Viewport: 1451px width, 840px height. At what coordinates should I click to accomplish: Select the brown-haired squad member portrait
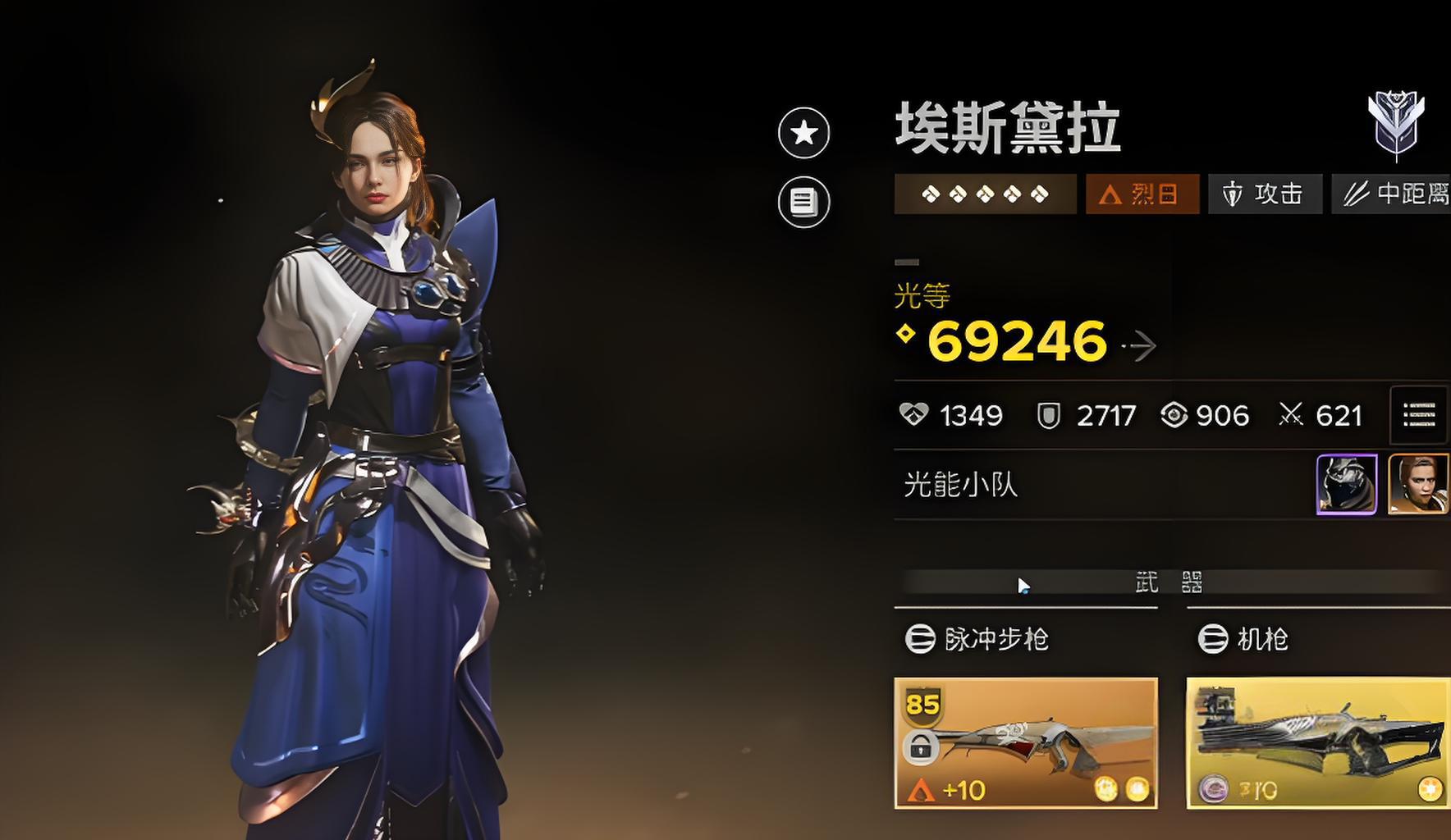1417,485
